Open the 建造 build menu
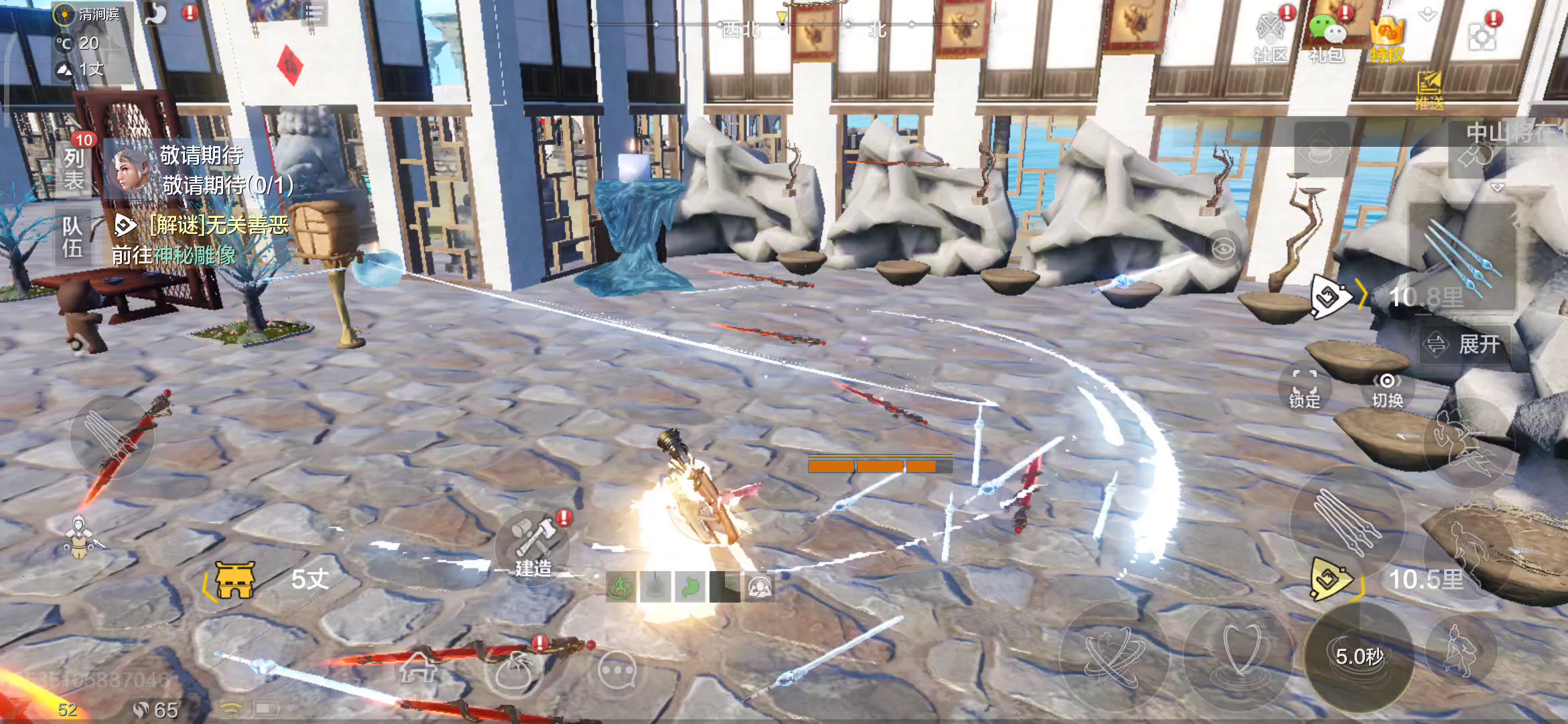This screenshot has width=1568, height=724. [533, 546]
